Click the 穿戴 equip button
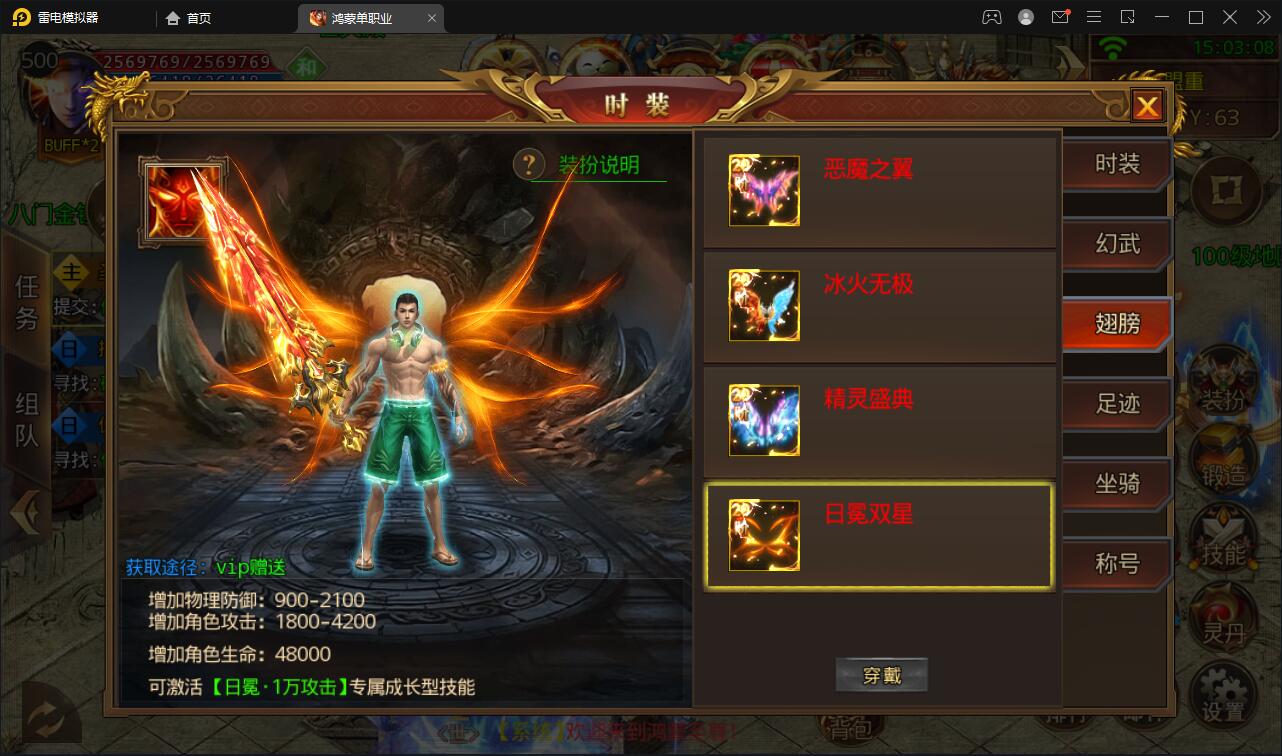The height and width of the screenshot is (756, 1282). (881, 676)
